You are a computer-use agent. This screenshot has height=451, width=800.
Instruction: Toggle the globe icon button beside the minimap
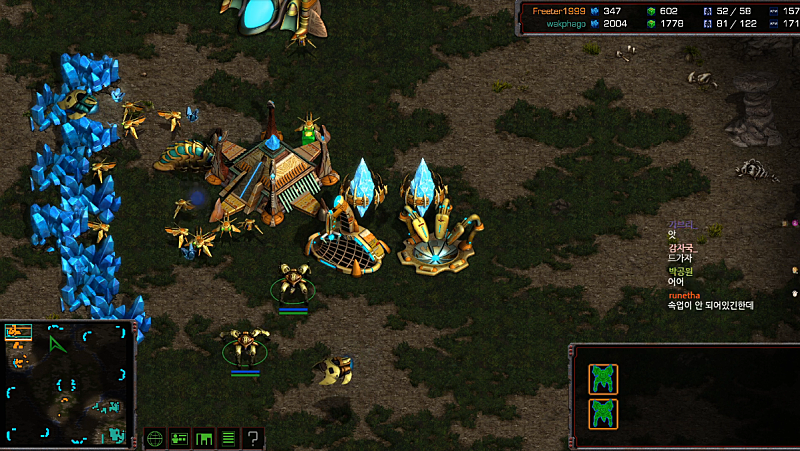tap(155, 438)
